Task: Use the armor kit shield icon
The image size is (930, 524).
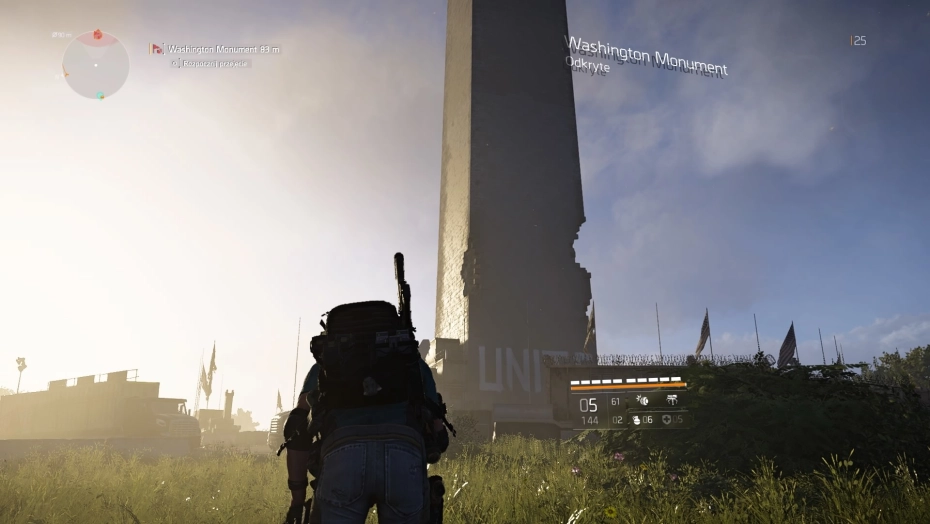Action: coord(665,420)
